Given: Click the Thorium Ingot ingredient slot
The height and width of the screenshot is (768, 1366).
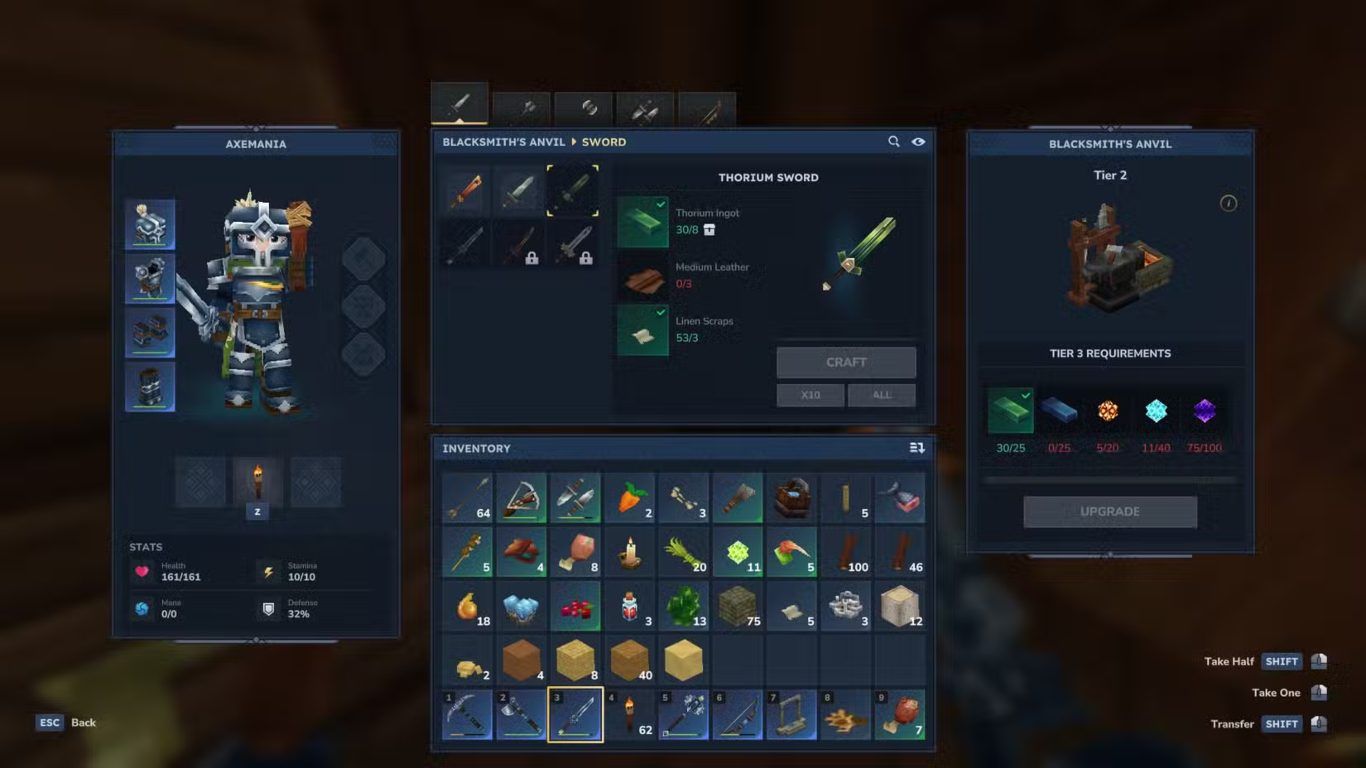Looking at the screenshot, I should tap(642, 222).
